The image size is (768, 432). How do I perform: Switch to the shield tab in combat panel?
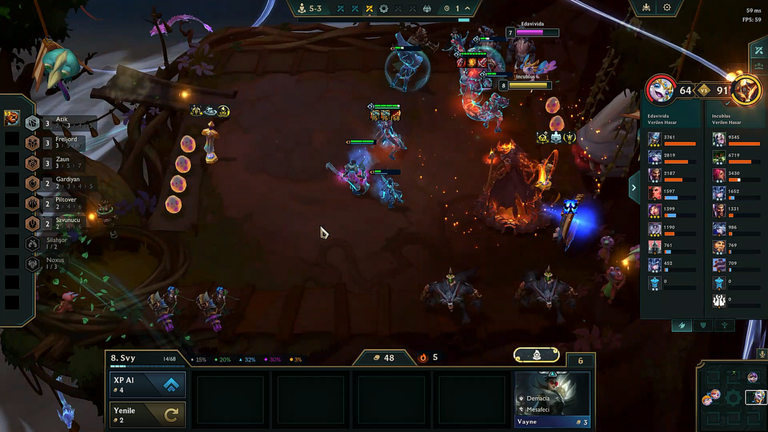[704, 325]
